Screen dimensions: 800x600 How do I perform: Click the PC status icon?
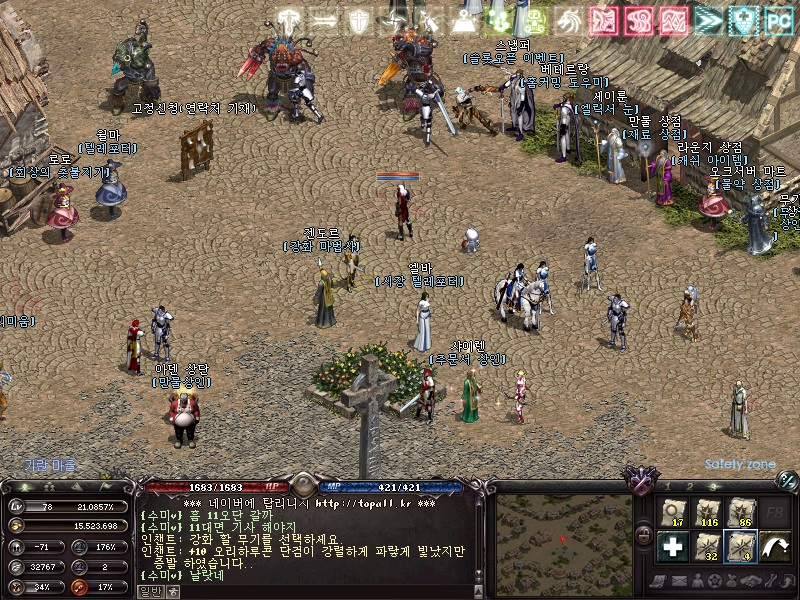click(x=777, y=19)
